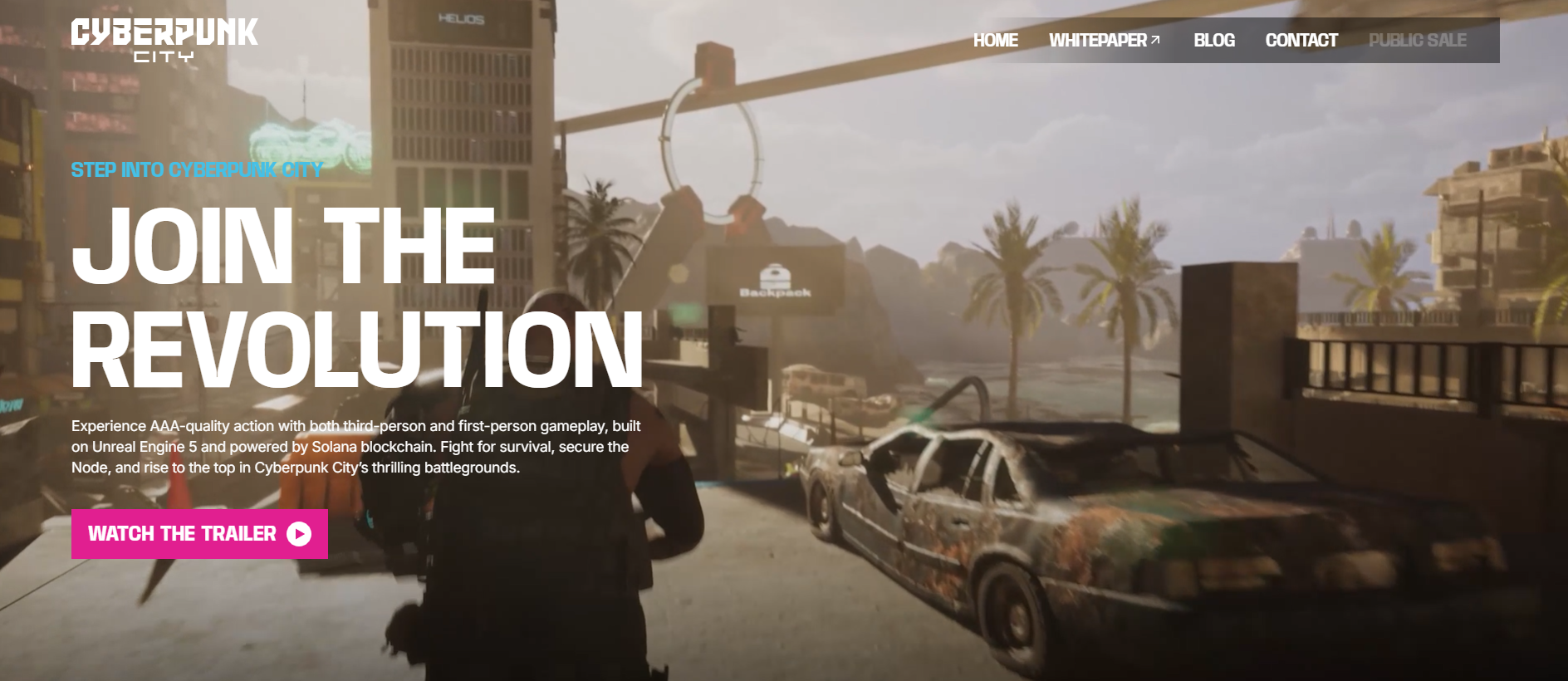This screenshot has width=1568, height=681.
Task: Click the Cyberpunk City logo
Action: point(164,40)
